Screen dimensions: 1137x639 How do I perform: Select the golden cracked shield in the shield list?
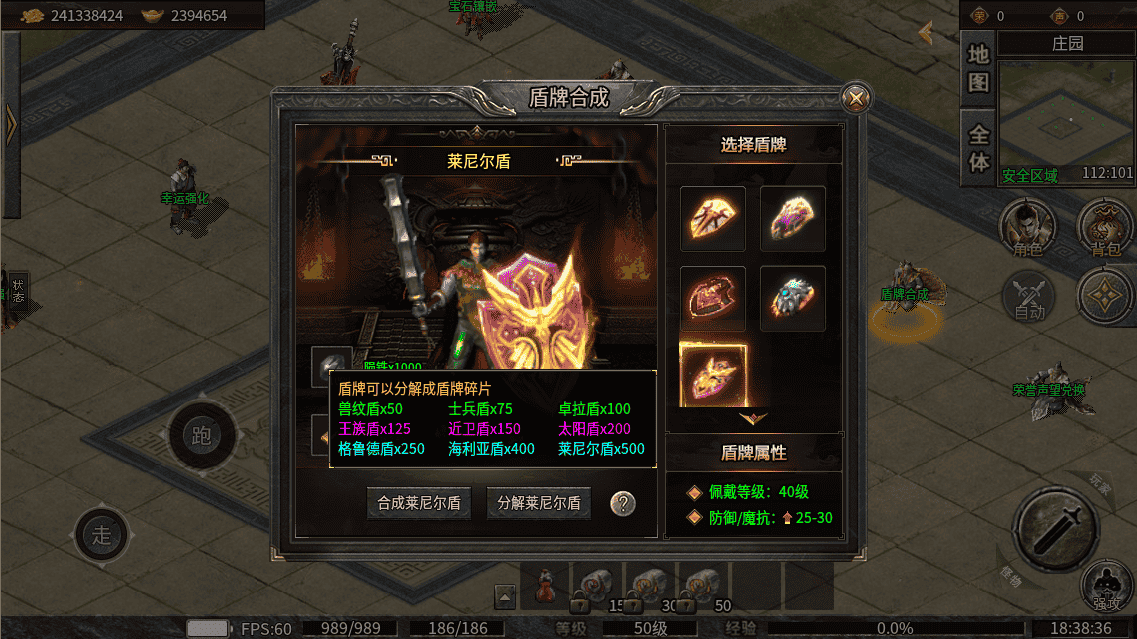pyautogui.click(x=713, y=218)
